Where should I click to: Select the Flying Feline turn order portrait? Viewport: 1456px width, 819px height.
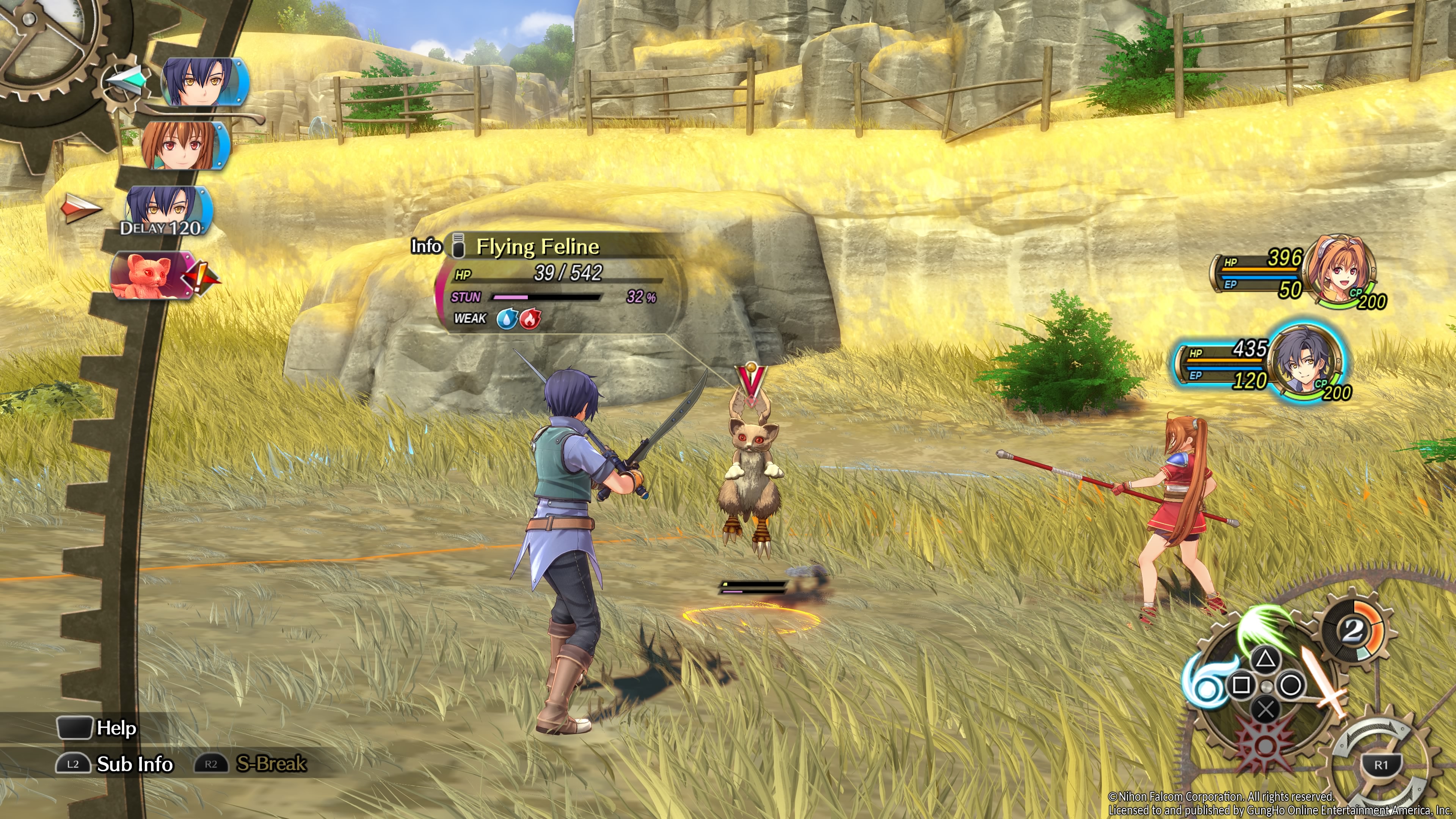[146, 275]
